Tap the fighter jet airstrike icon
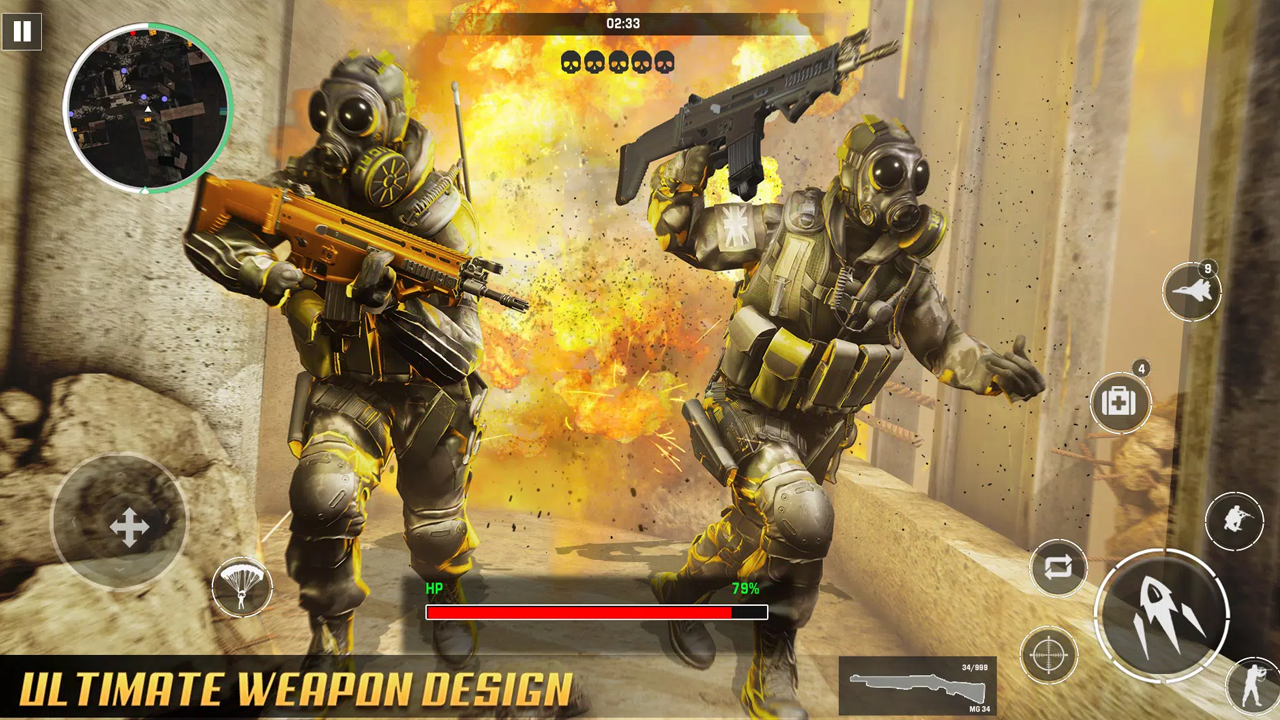1280x720 pixels. click(1191, 290)
